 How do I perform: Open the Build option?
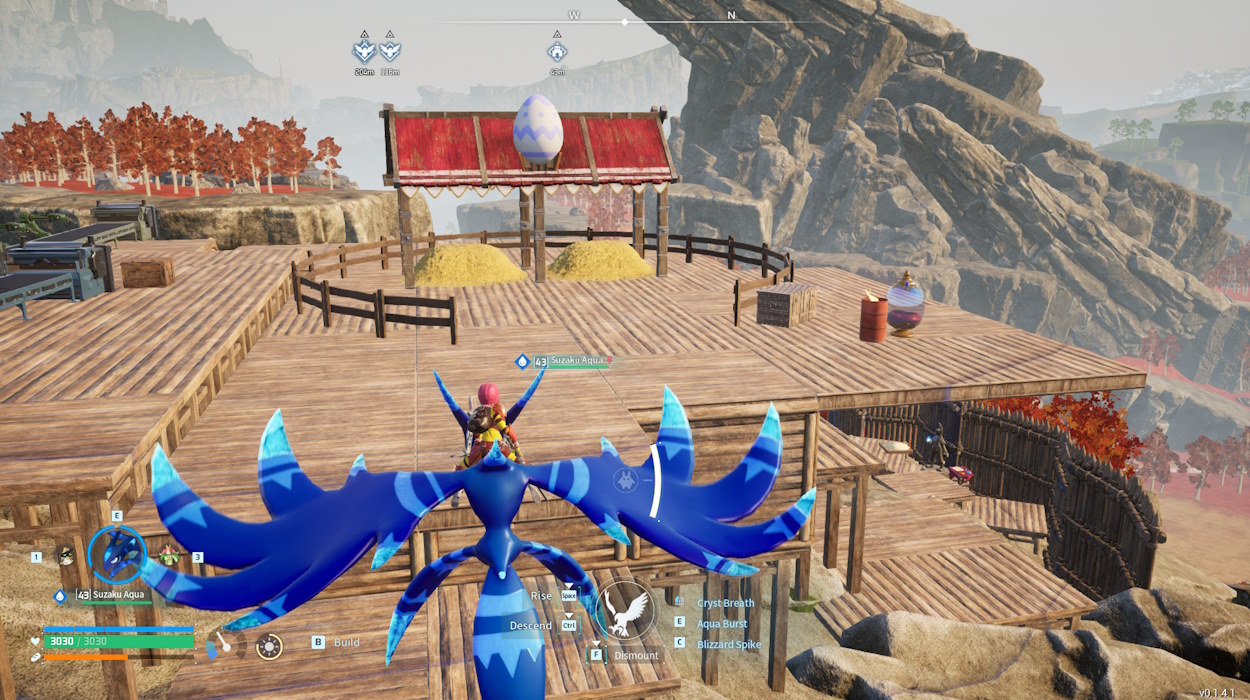click(x=346, y=643)
